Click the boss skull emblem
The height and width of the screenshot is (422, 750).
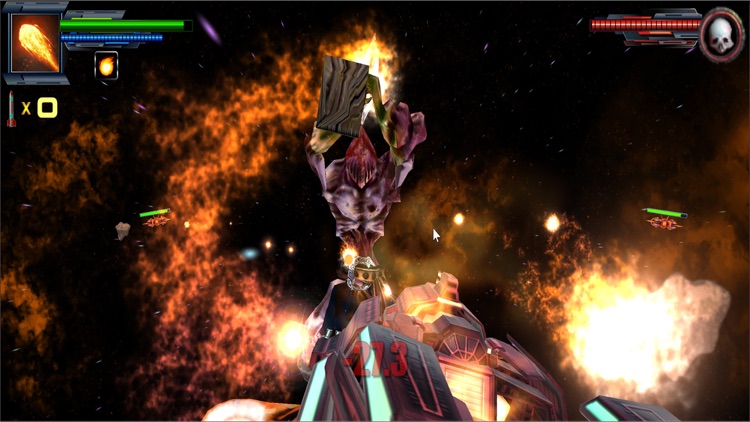click(721, 34)
